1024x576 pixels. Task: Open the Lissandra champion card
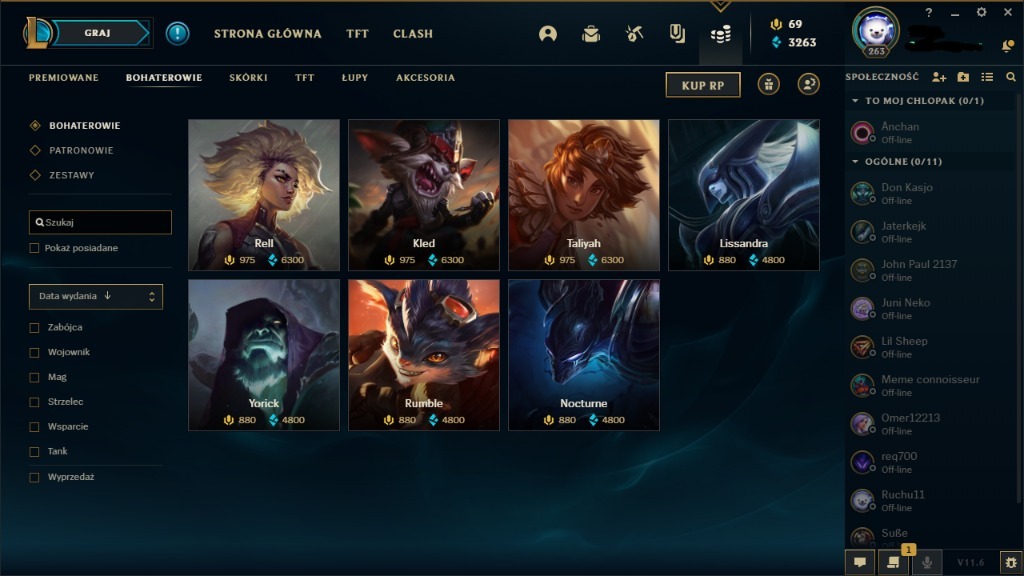744,195
